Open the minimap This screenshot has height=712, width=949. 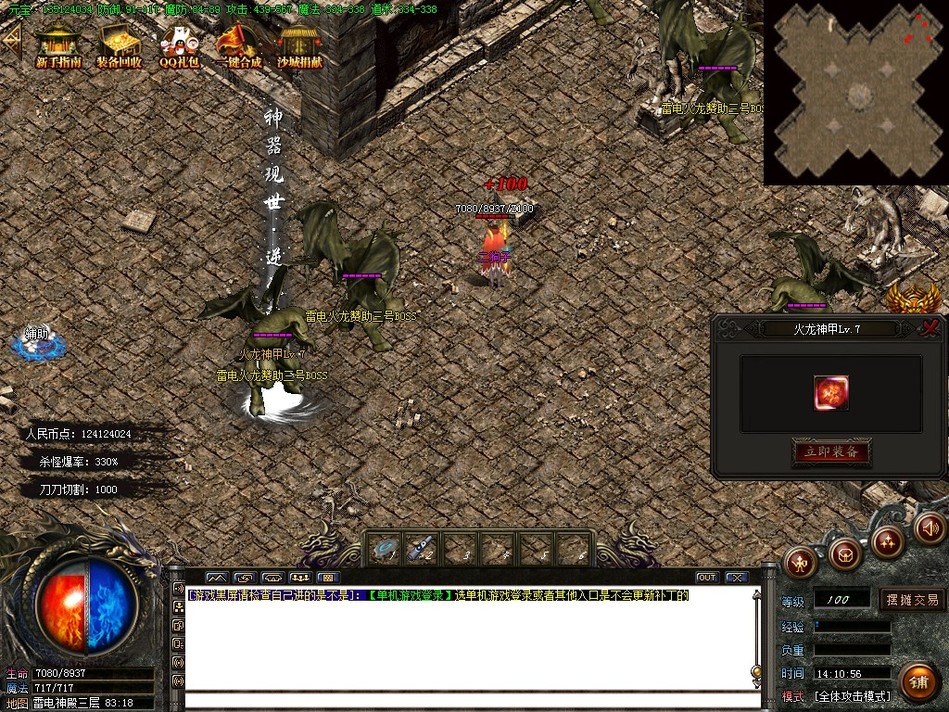(x=856, y=92)
